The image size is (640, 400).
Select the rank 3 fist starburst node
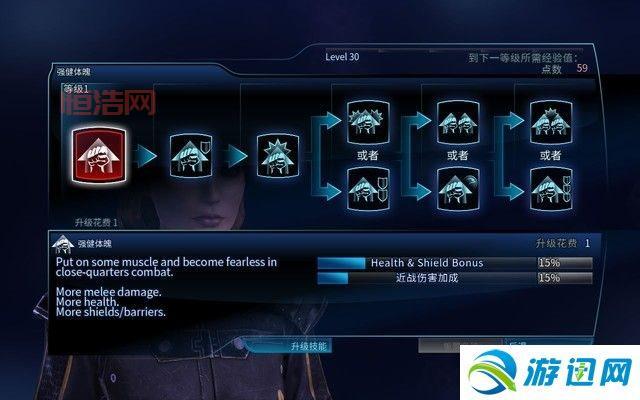click(x=277, y=154)
